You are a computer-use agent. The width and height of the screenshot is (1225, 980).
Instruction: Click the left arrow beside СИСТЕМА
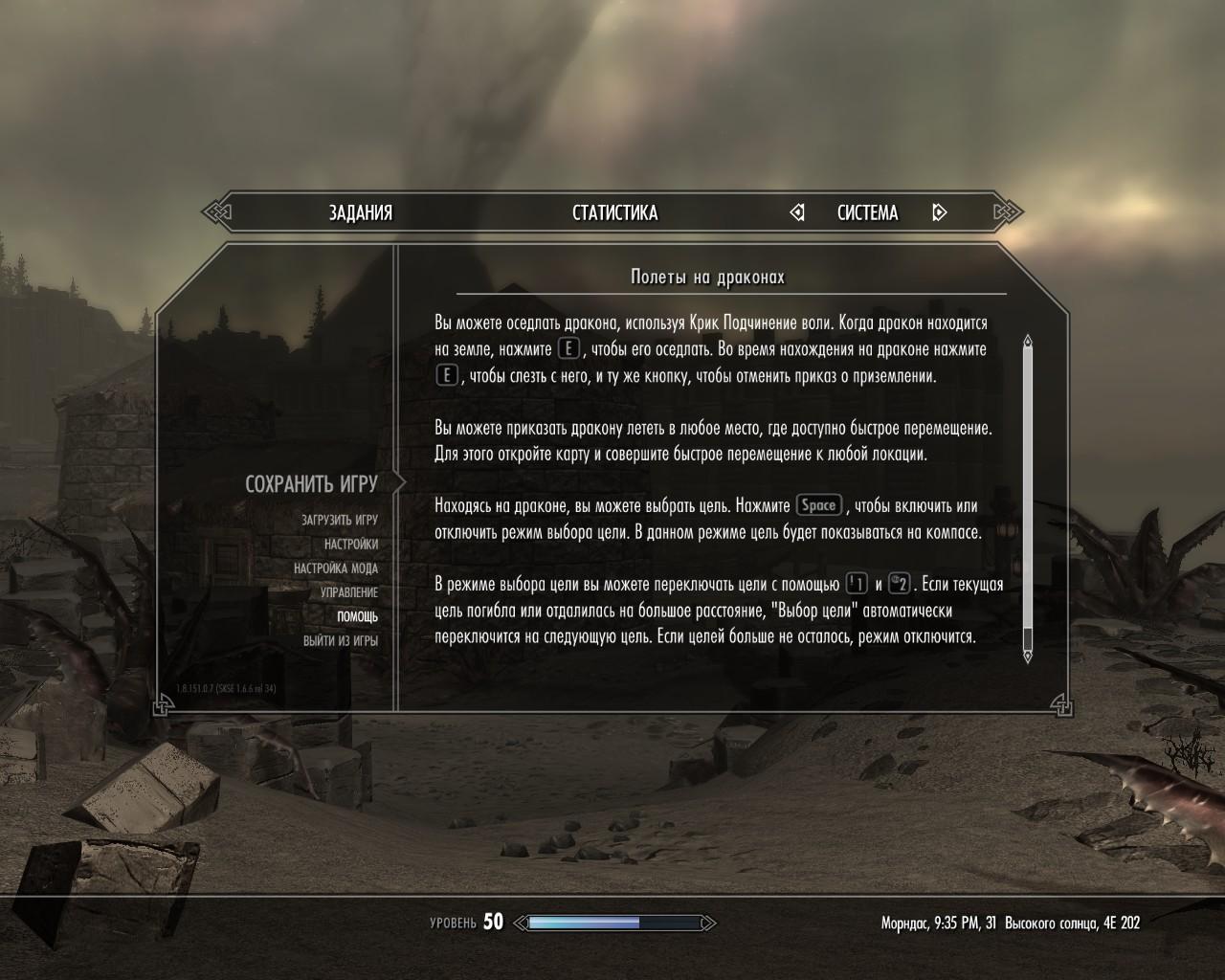[x=797, y=212]
